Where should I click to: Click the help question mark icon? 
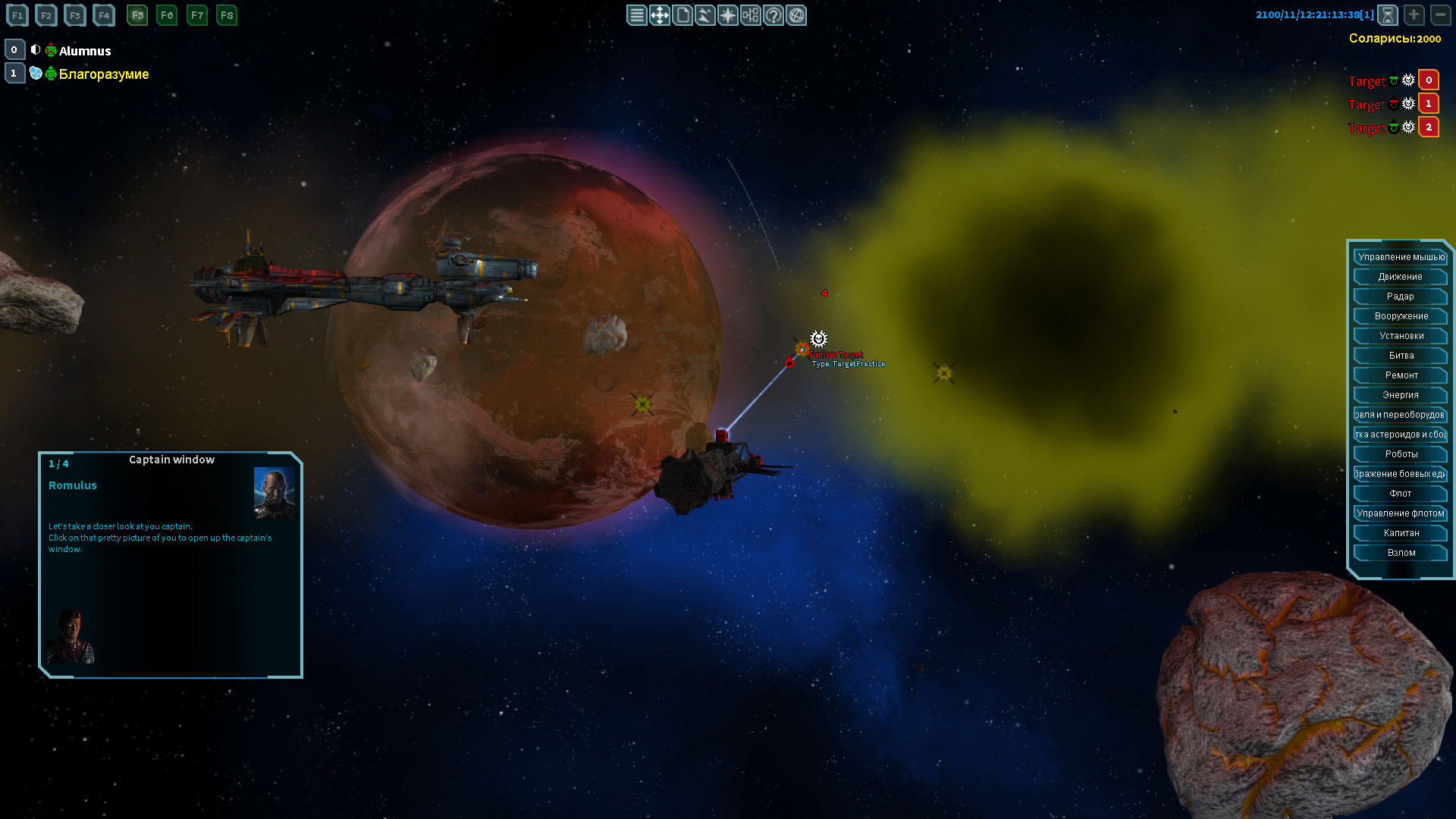(773, 15)
